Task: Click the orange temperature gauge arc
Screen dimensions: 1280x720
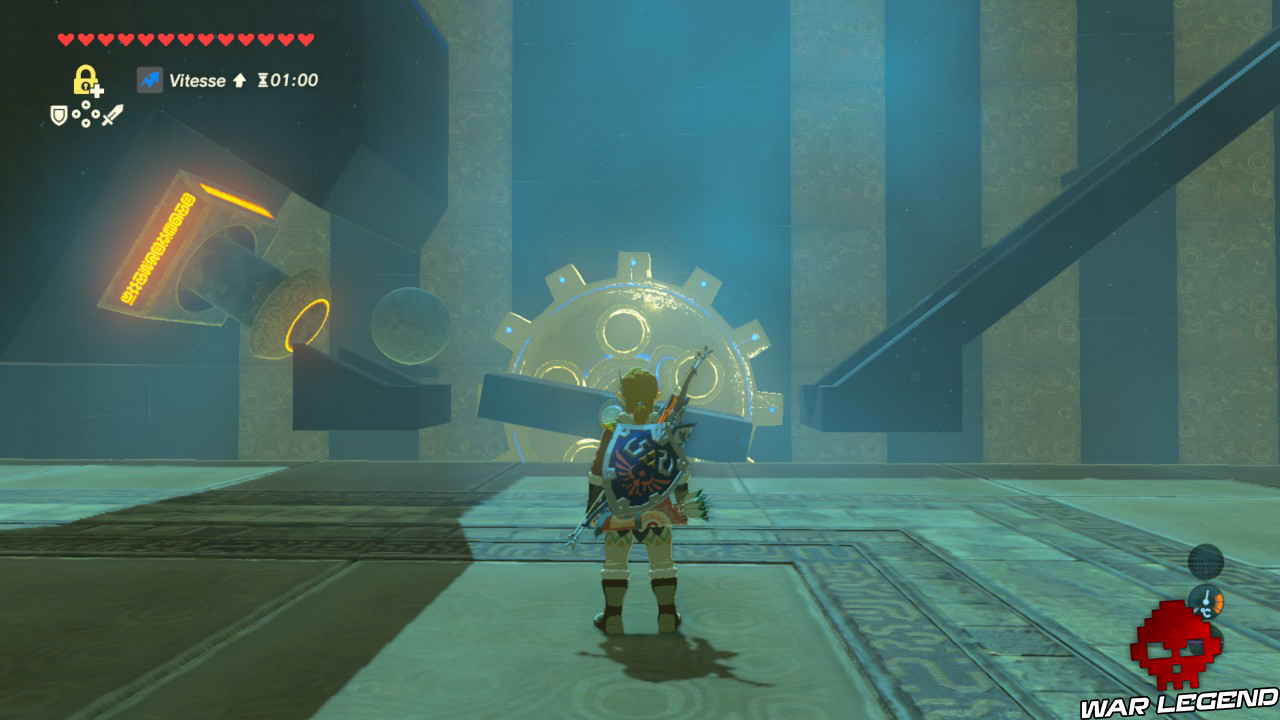Action: pyautogui.click(x=1218, y=601)
